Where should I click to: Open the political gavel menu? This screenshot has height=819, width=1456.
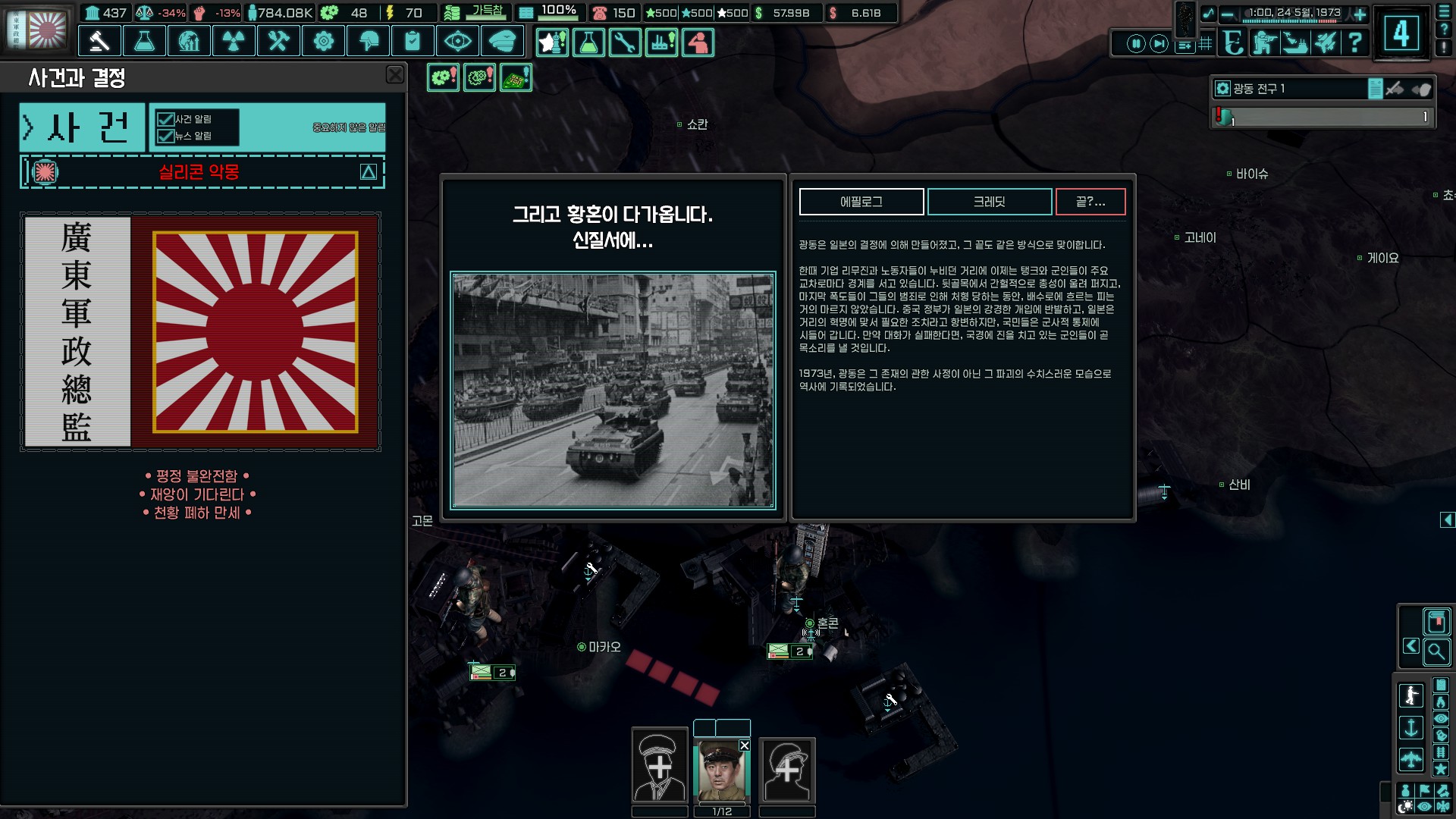point(99,41)
